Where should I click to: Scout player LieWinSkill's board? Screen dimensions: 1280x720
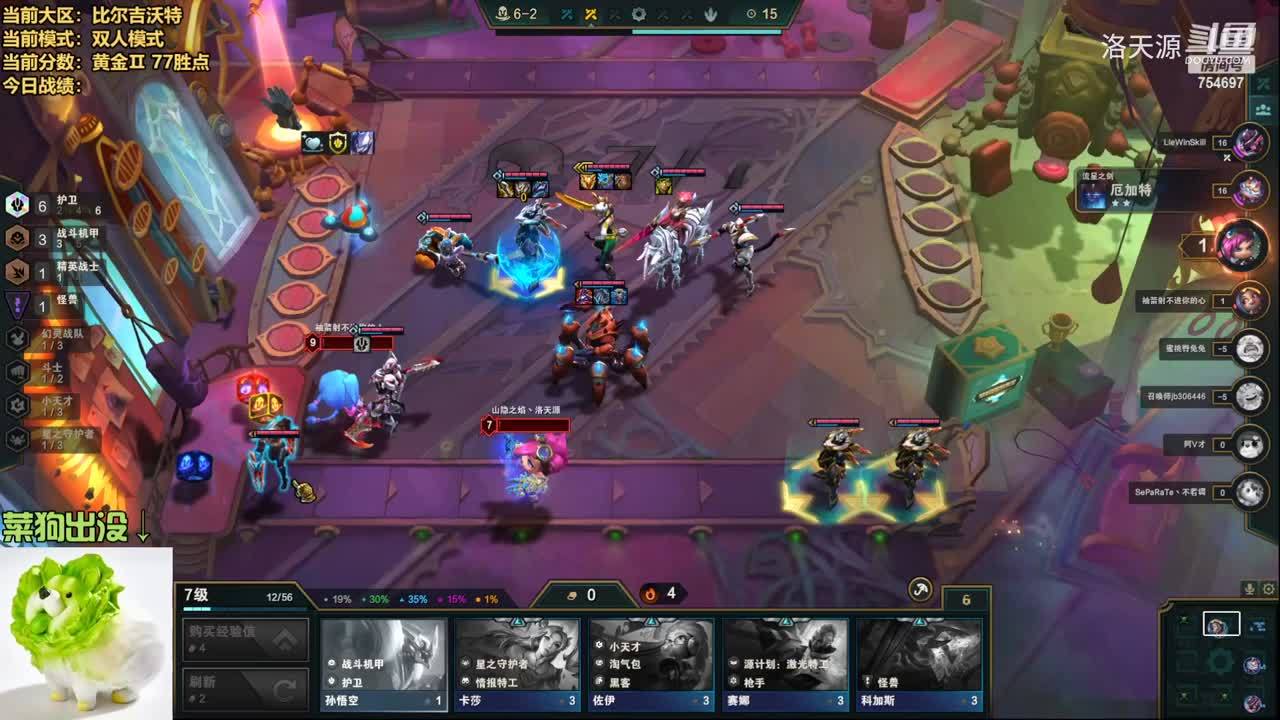tap(1250, 143)
